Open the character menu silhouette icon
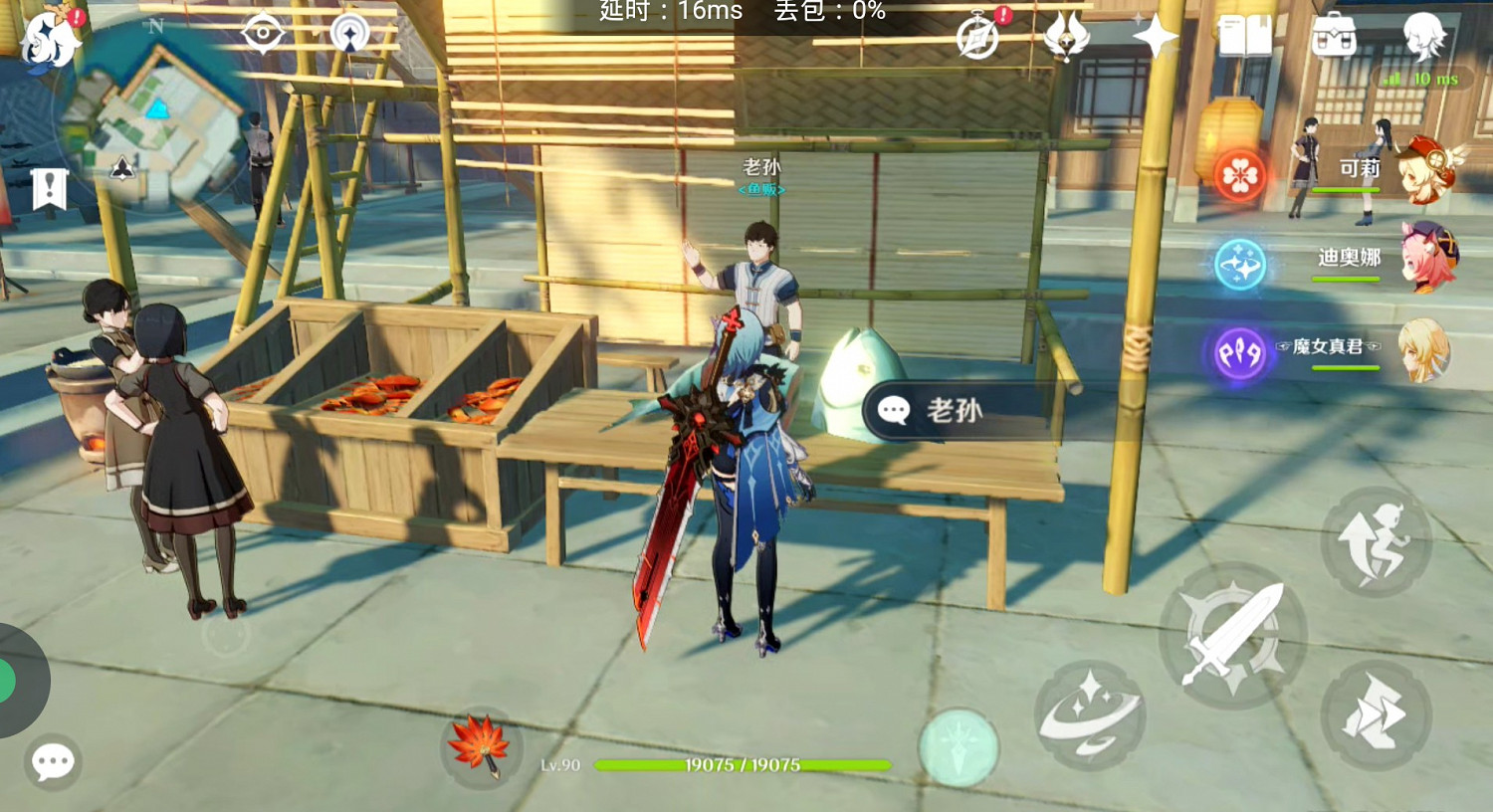 coord(1425,33)
